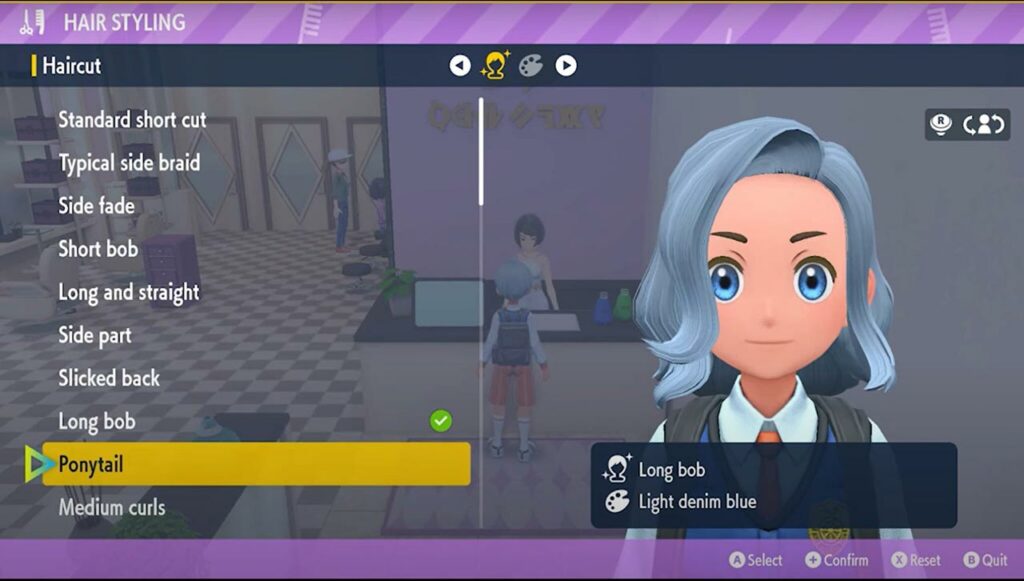Pick the Side fade haircut
1024x581 pixels.
(x=96, y=206)
